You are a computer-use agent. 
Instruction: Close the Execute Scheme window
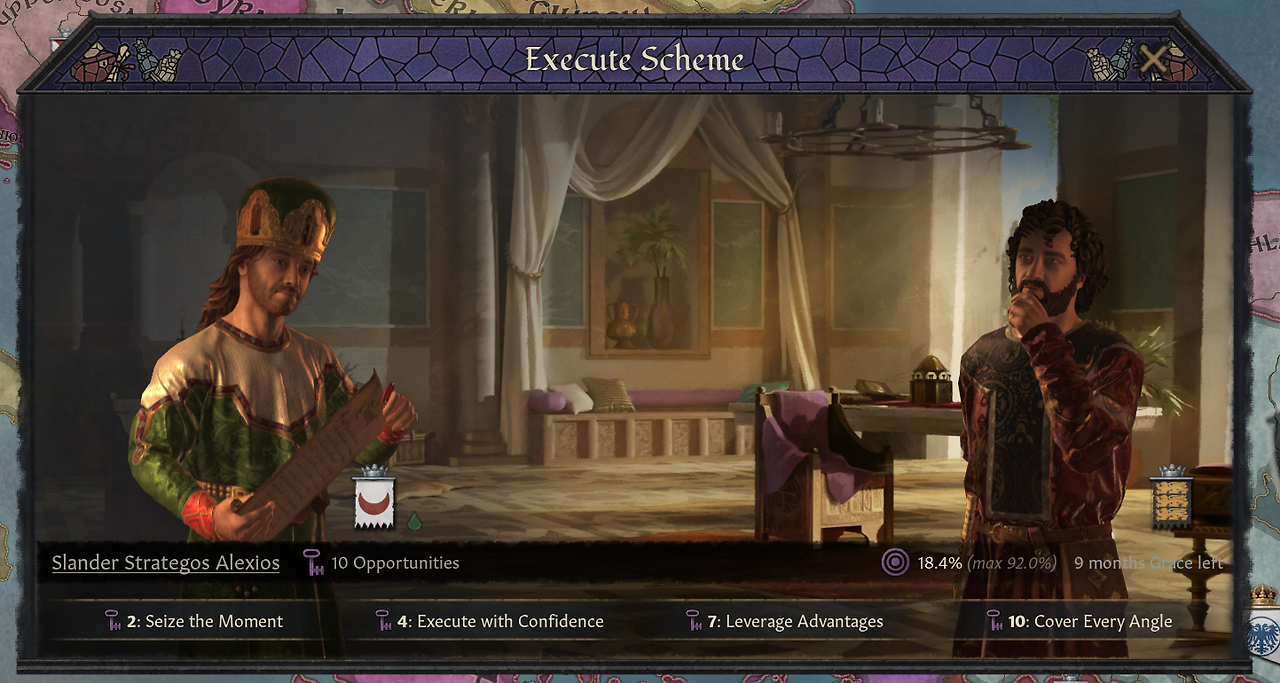(1153, 60)
